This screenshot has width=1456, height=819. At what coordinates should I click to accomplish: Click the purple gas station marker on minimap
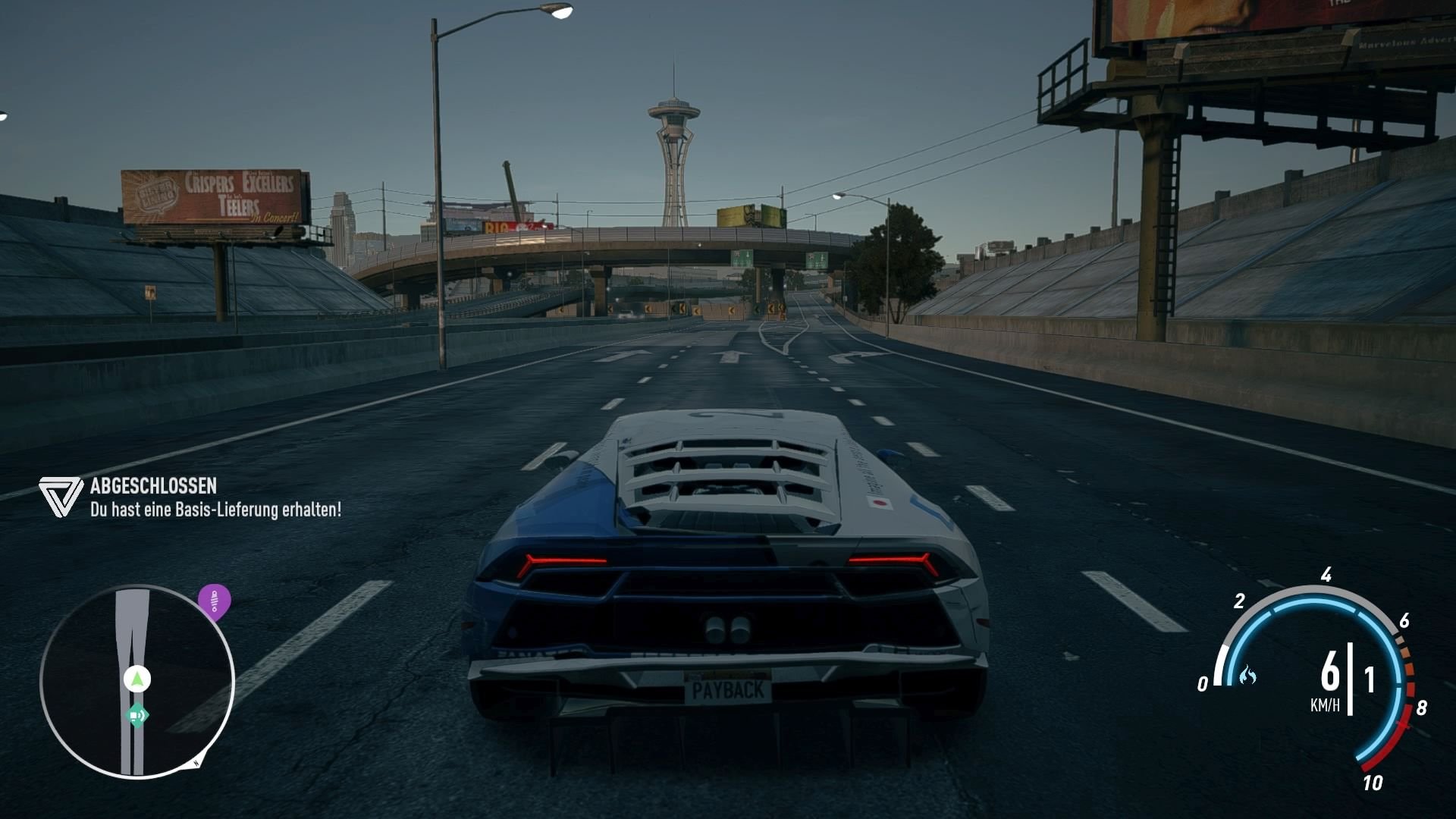coord(214,601)
